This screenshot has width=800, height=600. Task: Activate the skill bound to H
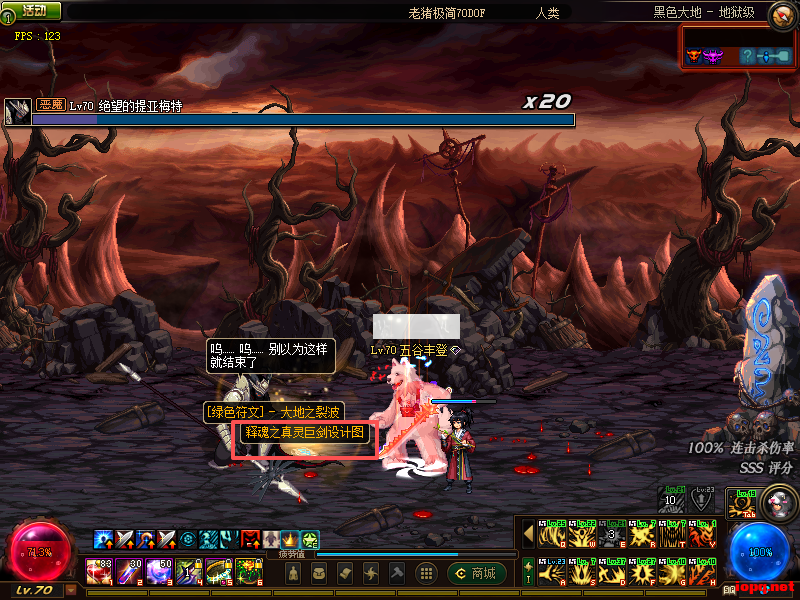click(700, 572)
